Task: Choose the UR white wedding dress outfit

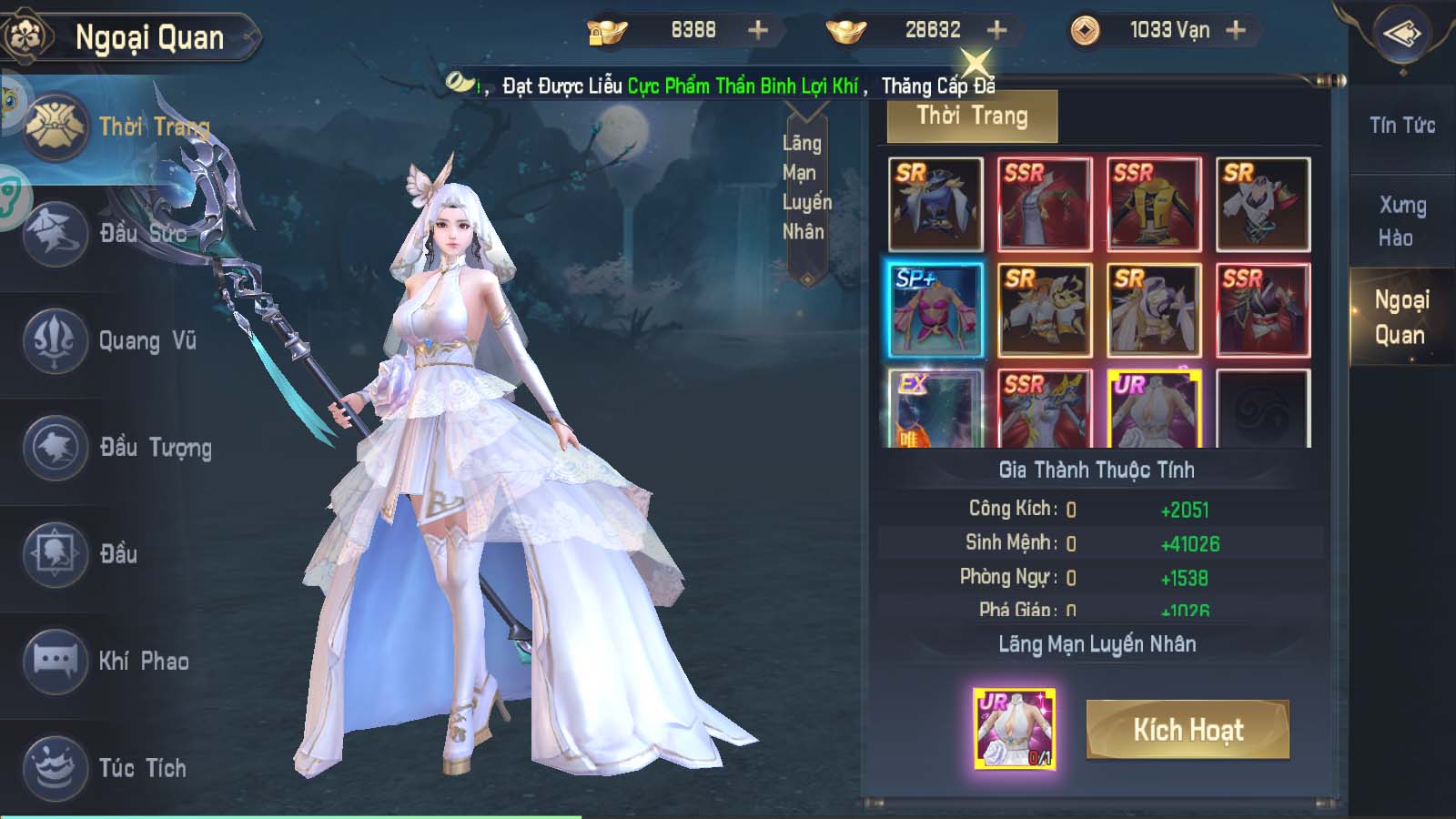Action: (1154, 409)
